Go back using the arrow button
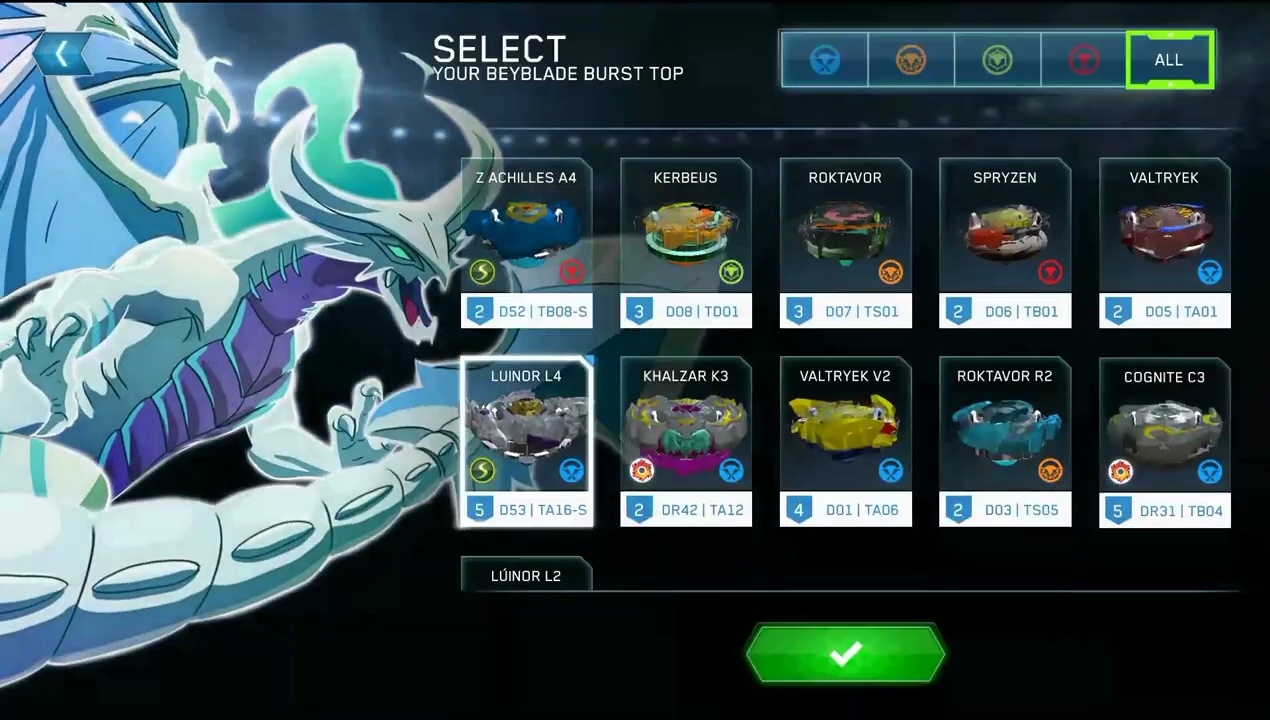This screenshot has width=1270, height=720. pyautogui.click(x=62, y=54)
